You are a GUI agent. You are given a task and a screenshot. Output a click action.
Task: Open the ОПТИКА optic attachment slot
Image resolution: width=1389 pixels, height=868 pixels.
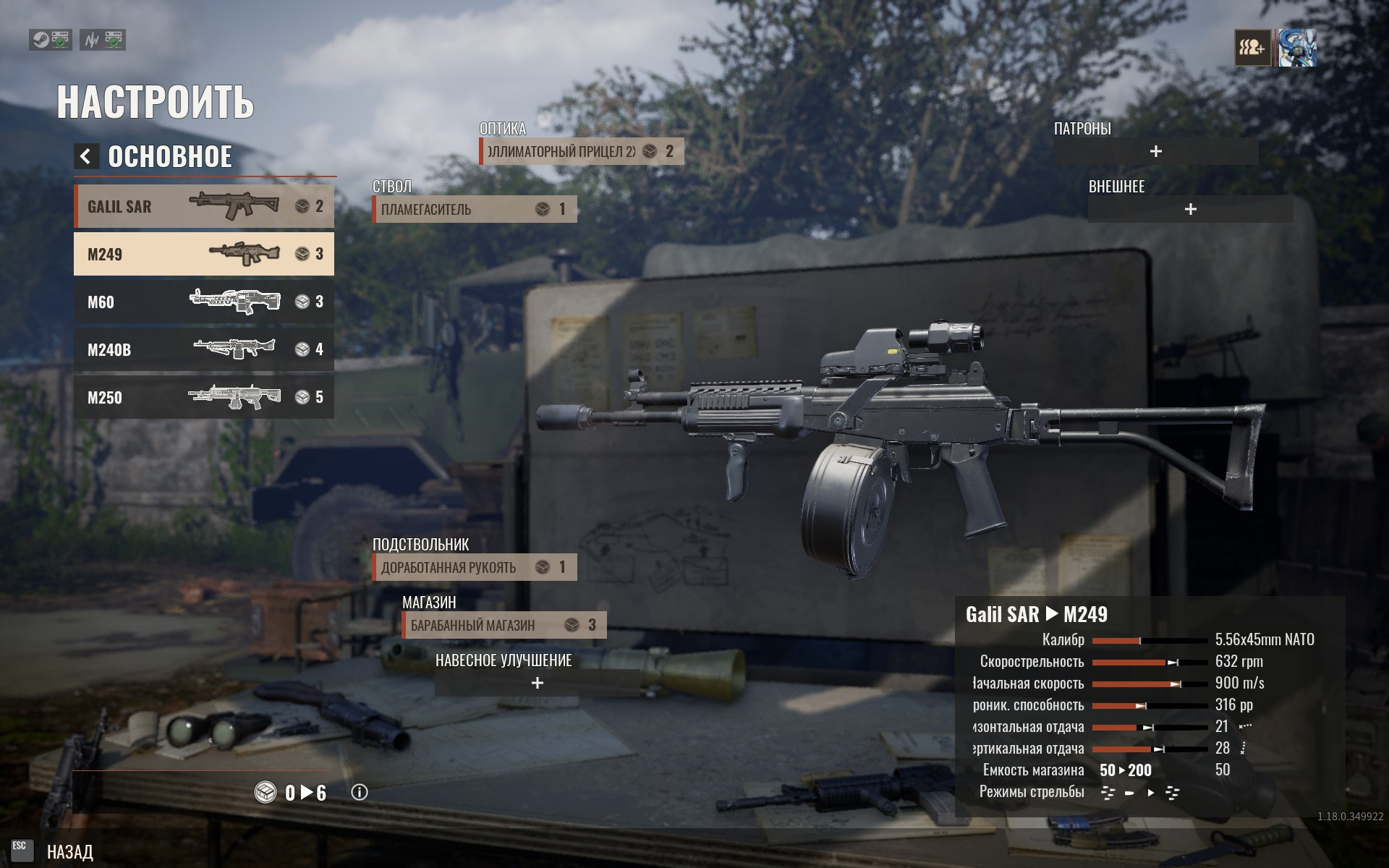[x=581, y=151]
